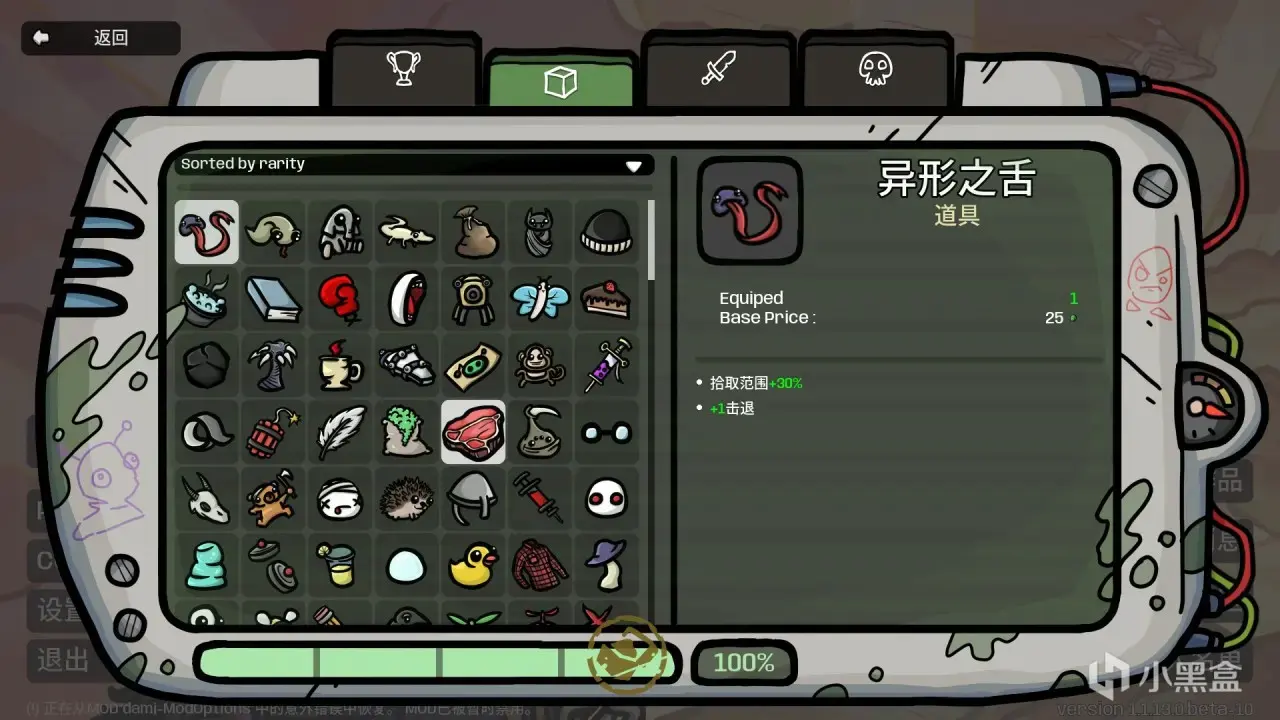The height and width of the screenshot is (720, 1280).
Task: Click the glasses item icon
Action: [x=606, y=432]
